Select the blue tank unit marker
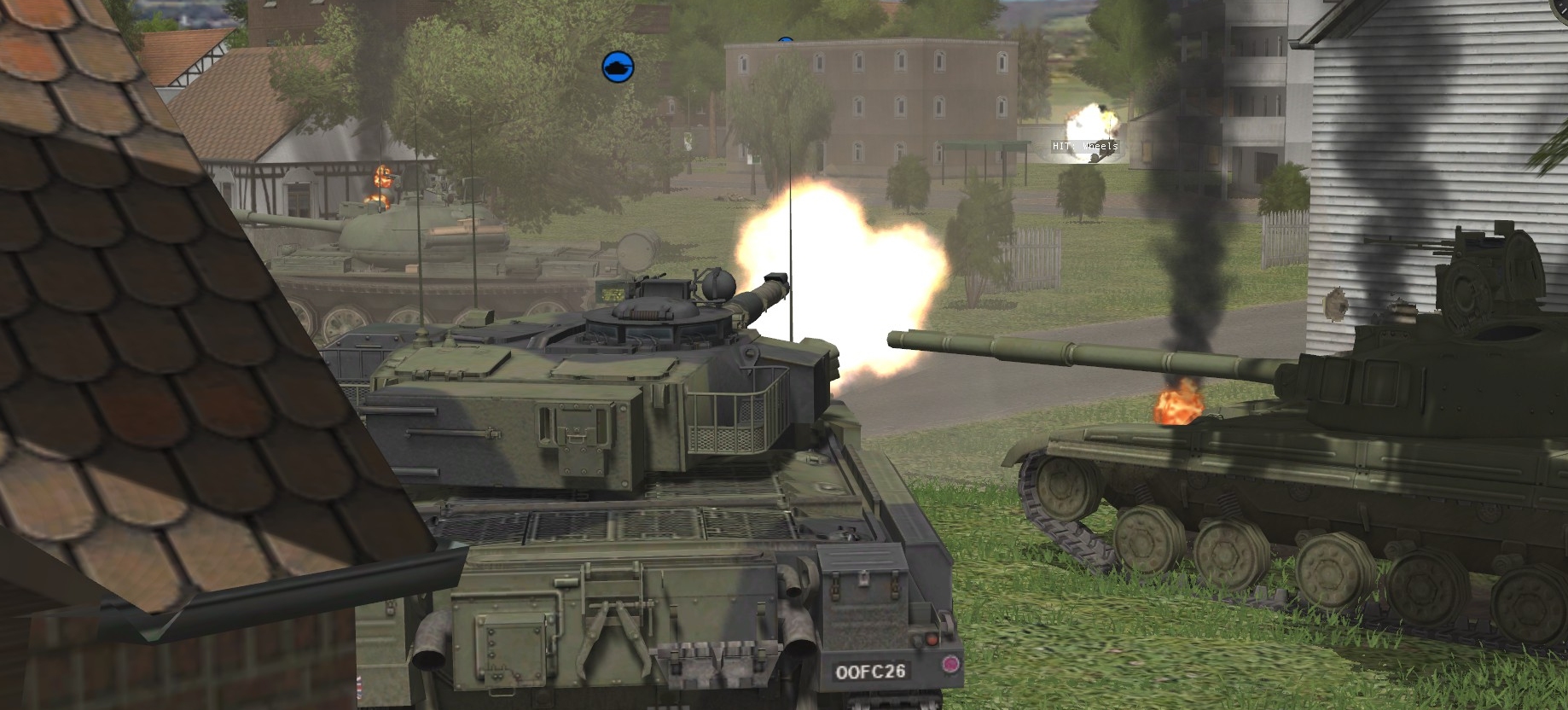The height and width of the screenshot is (710, 1568). pyautogui.click(x=618, y=66)
